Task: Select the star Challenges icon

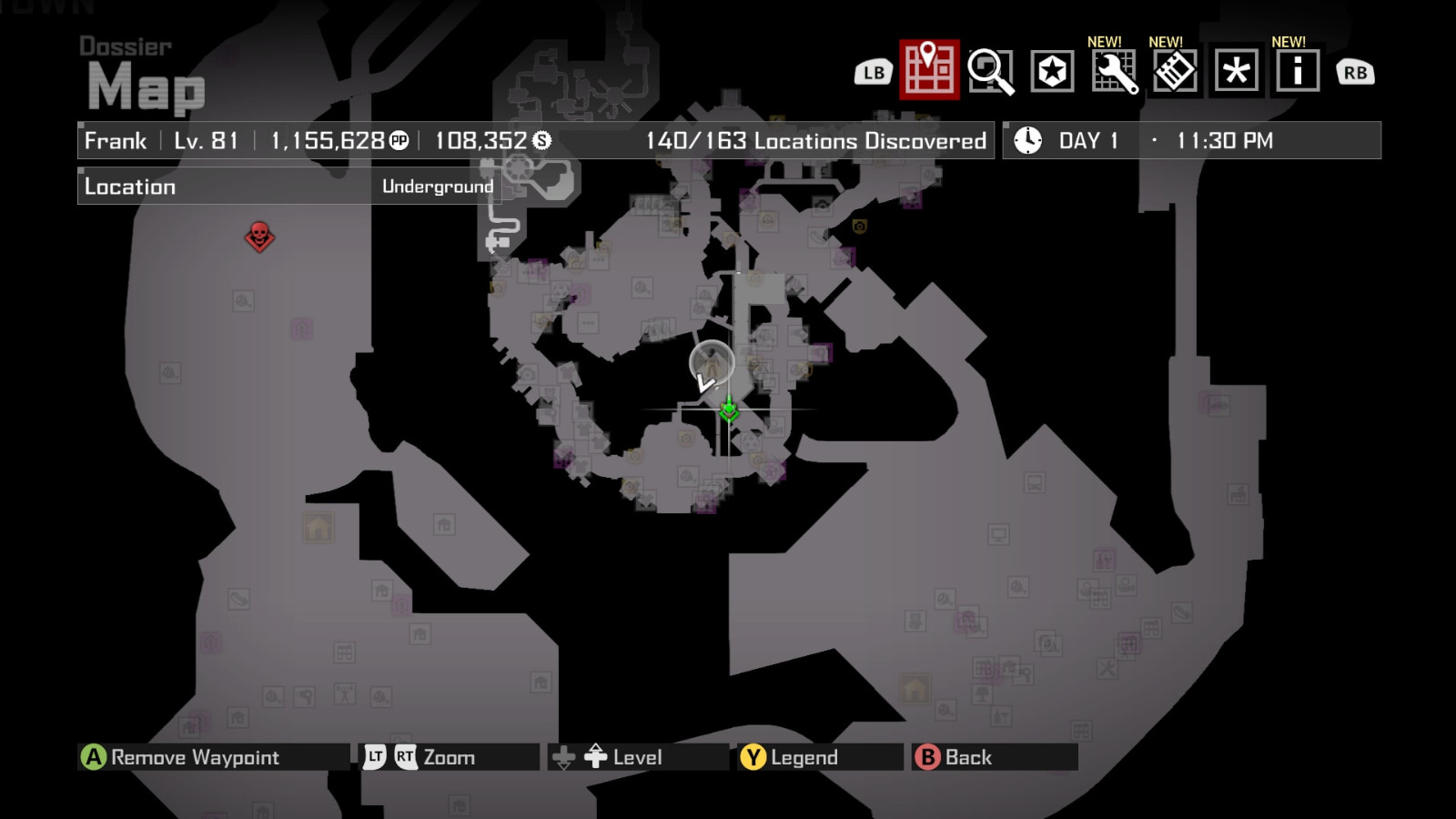Action: coord(1053,72)
